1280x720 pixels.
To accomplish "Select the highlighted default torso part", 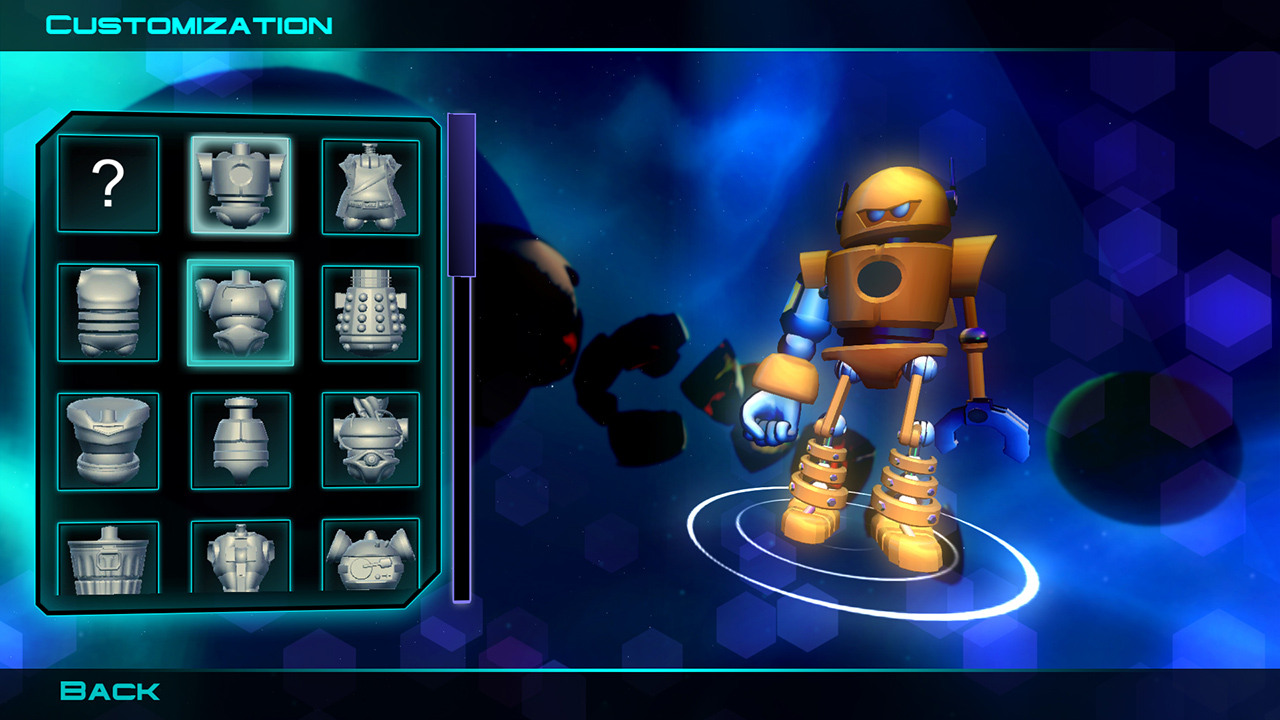I will [240, 183].
